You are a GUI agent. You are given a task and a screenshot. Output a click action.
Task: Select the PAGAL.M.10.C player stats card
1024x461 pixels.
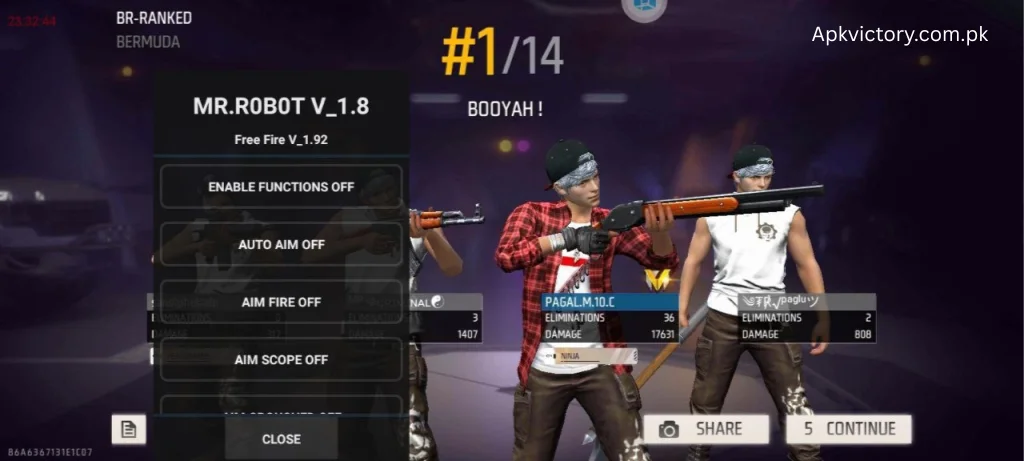click(x=609, y=318)
